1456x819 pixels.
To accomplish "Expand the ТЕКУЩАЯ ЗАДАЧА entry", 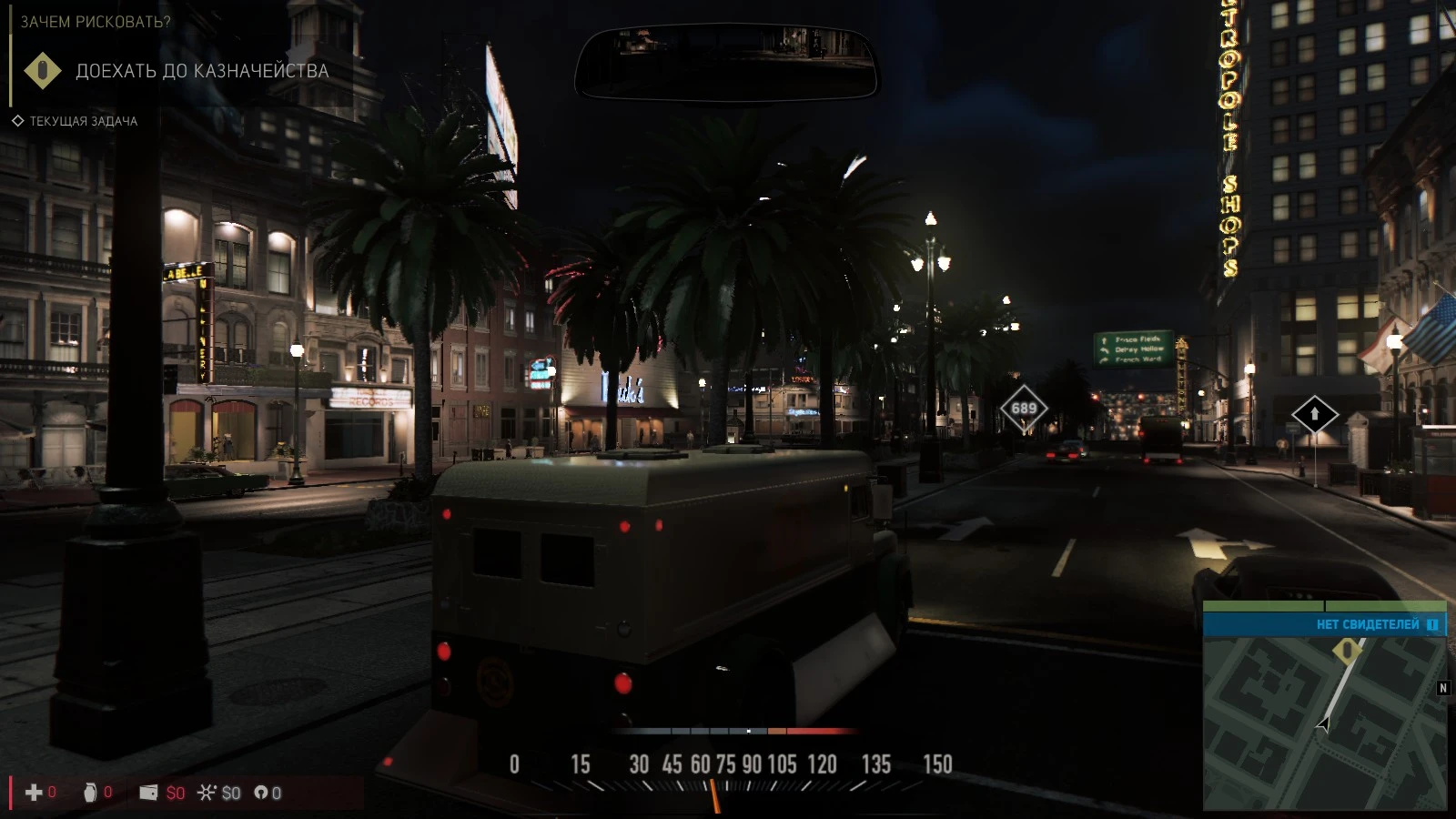I will 83,119.
